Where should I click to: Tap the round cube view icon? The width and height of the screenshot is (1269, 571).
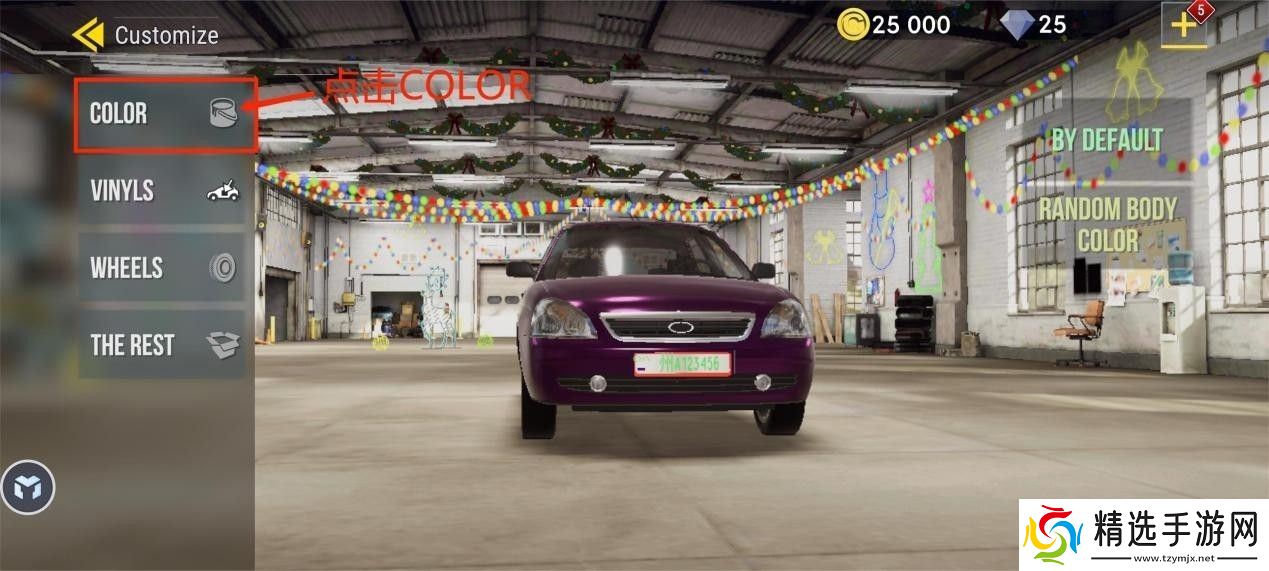click(28, 488)
